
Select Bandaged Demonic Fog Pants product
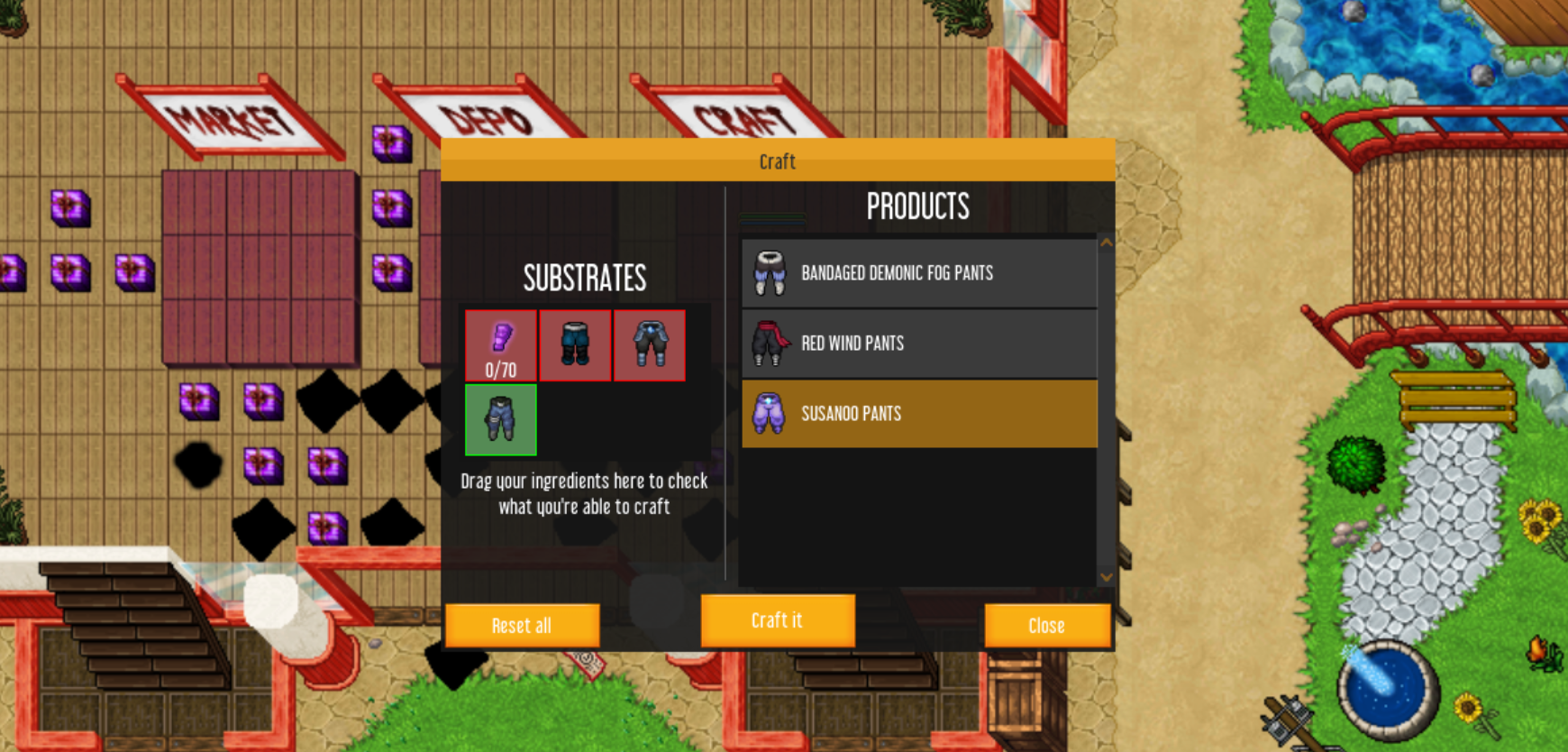(x=918, y=273)
